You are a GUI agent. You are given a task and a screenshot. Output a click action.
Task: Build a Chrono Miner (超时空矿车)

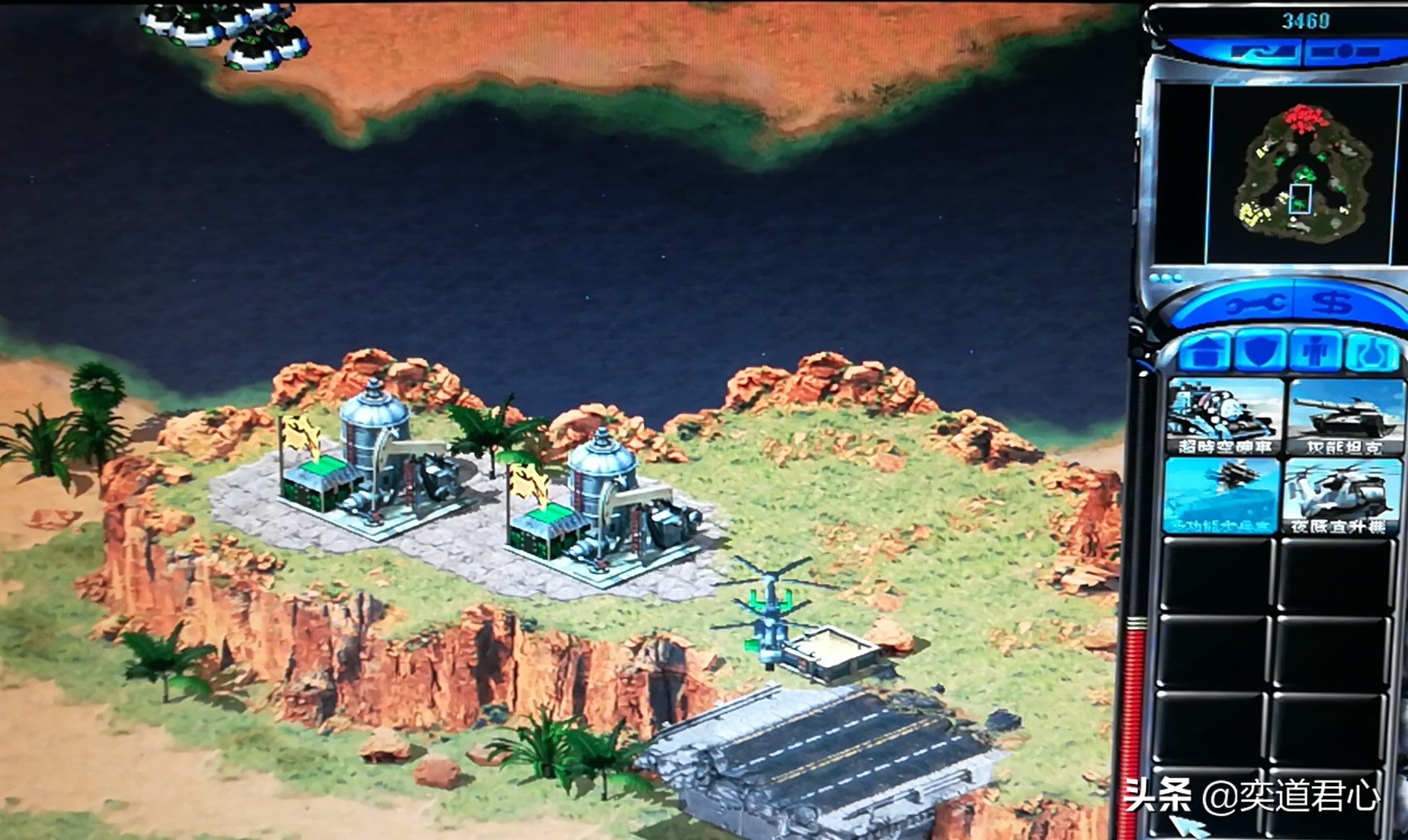1224,416
